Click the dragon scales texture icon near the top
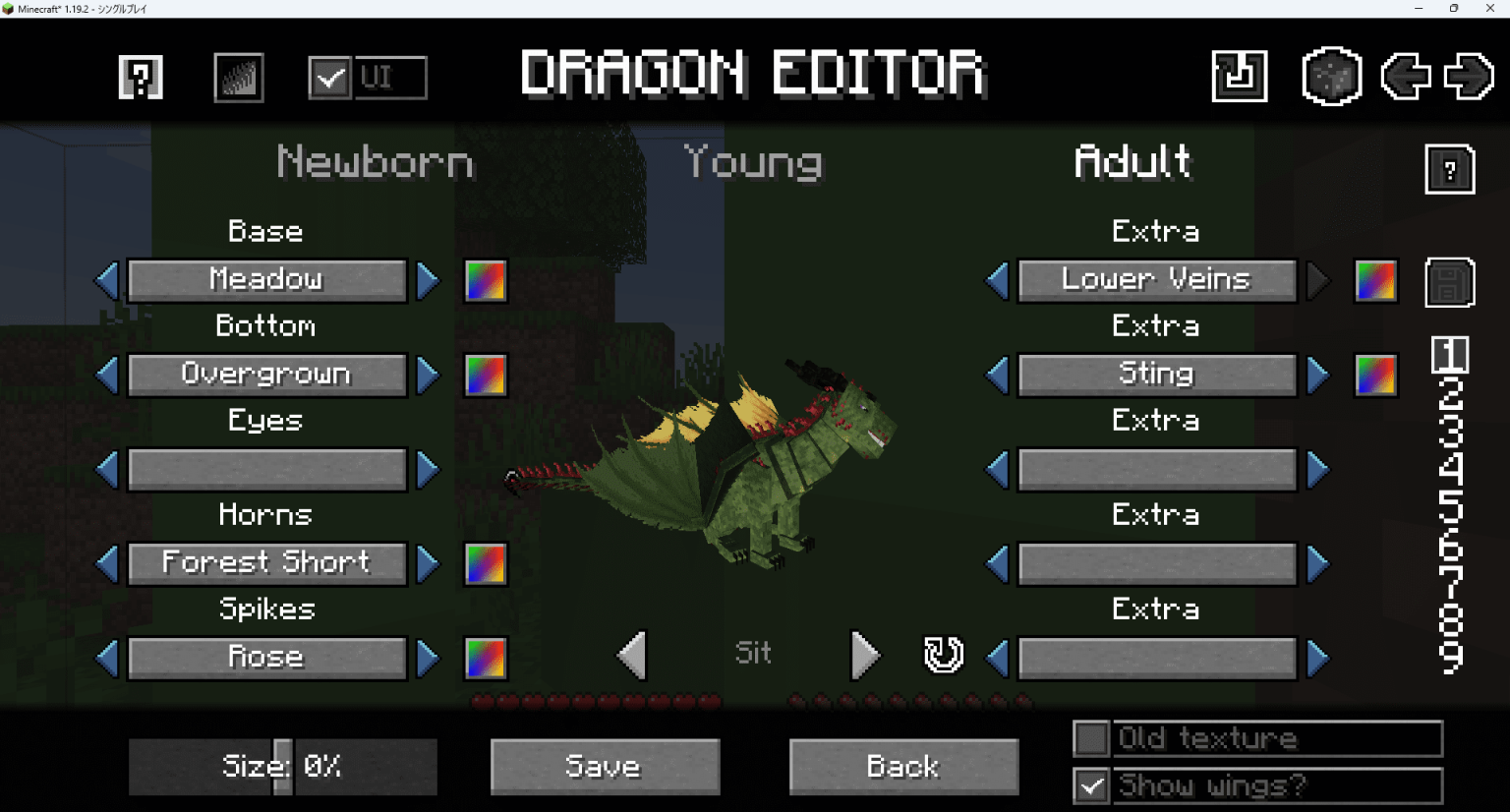Viewport: 1510px width, 812px height. coord(238,78)
